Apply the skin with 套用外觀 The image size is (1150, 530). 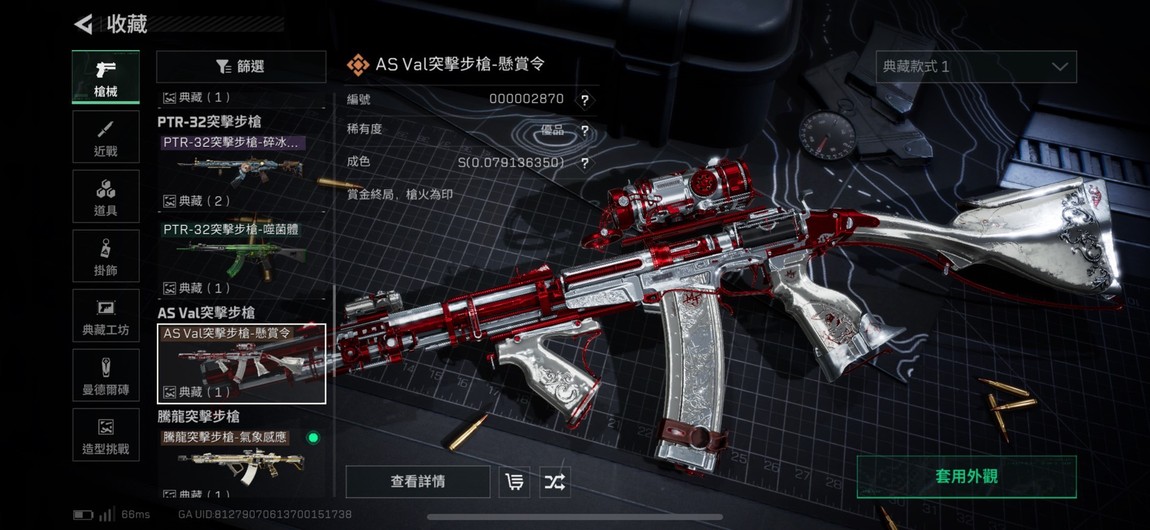pyautogui.click(x=966, y=477)
